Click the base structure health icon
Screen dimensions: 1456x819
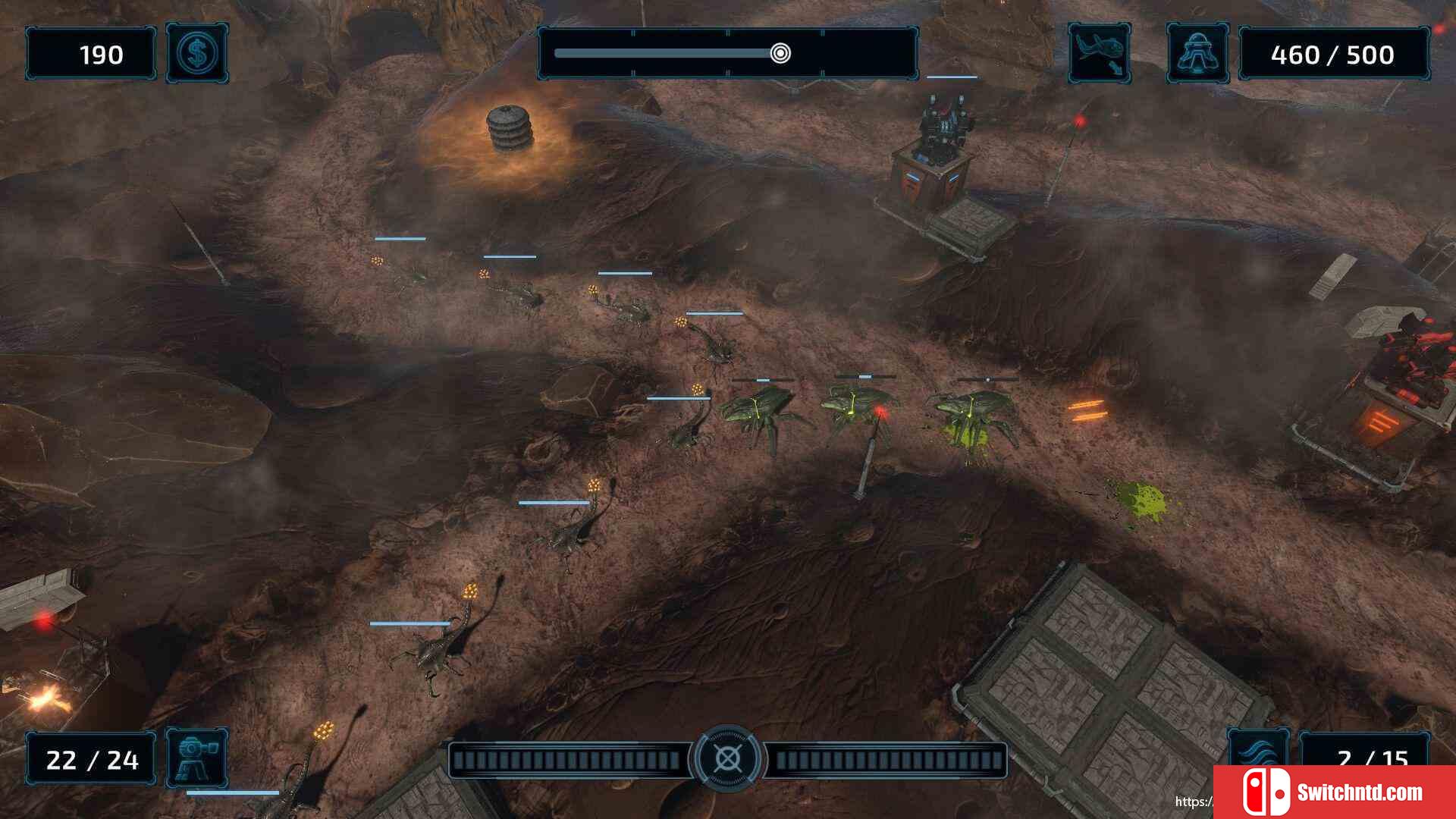pyautogui.click(x=1197, y=53)
